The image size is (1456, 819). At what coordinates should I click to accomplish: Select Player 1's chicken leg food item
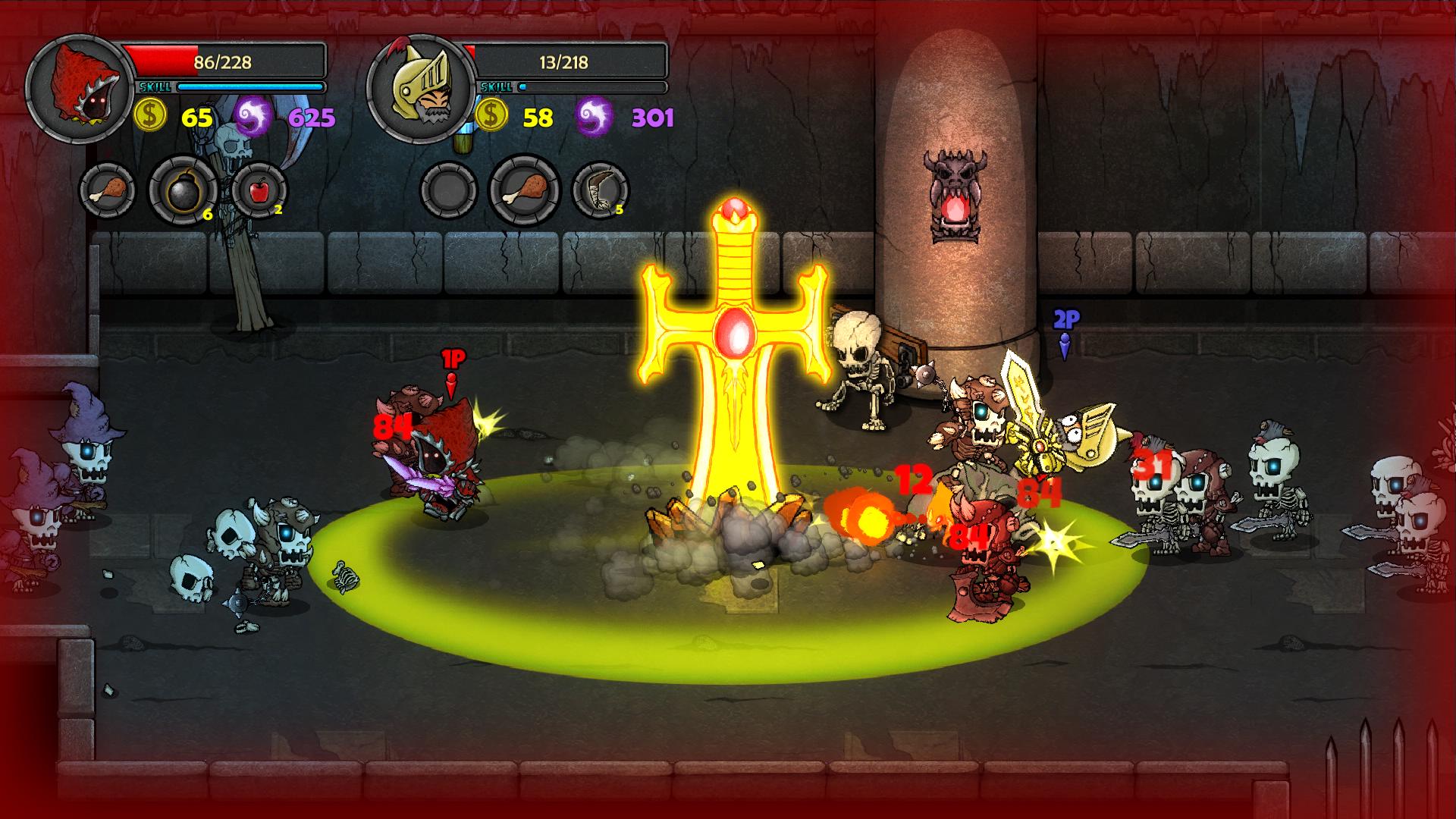(108, 190)
